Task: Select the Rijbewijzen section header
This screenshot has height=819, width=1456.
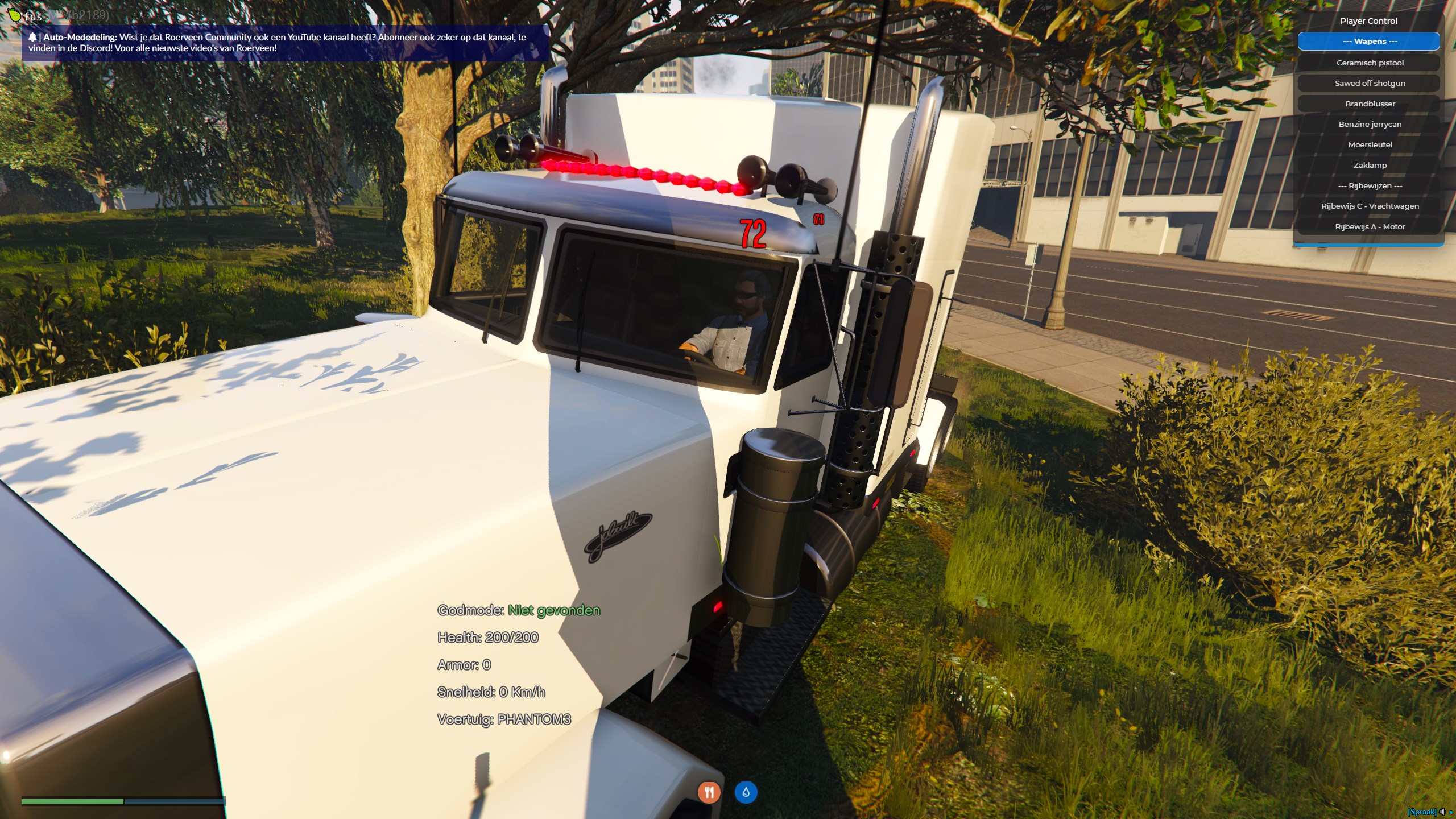Action: [1369, 185]
